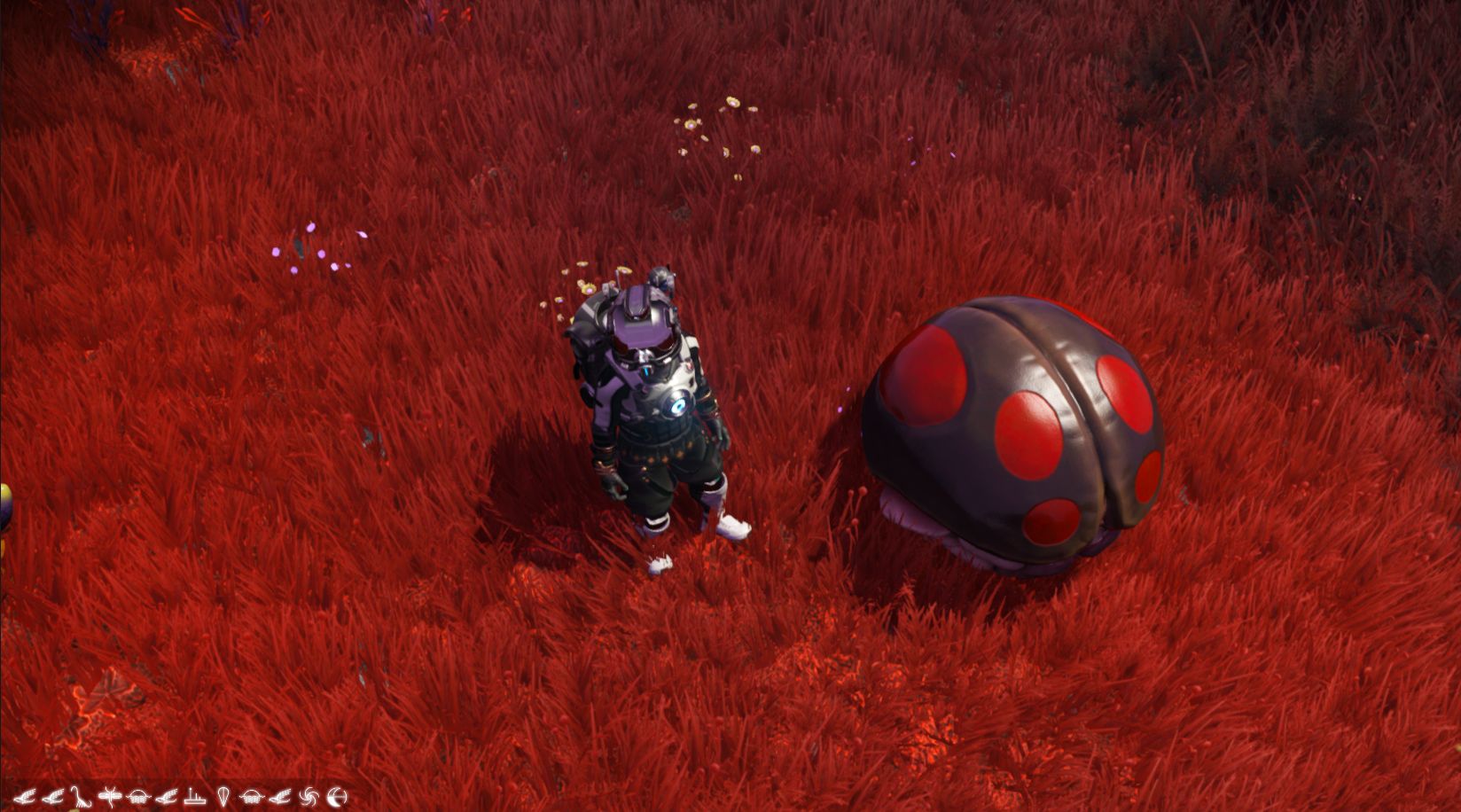Select the long-necked Diplo portal glyph
The width and height of the screenshot is (1461, 812).
tap(80, 796)
